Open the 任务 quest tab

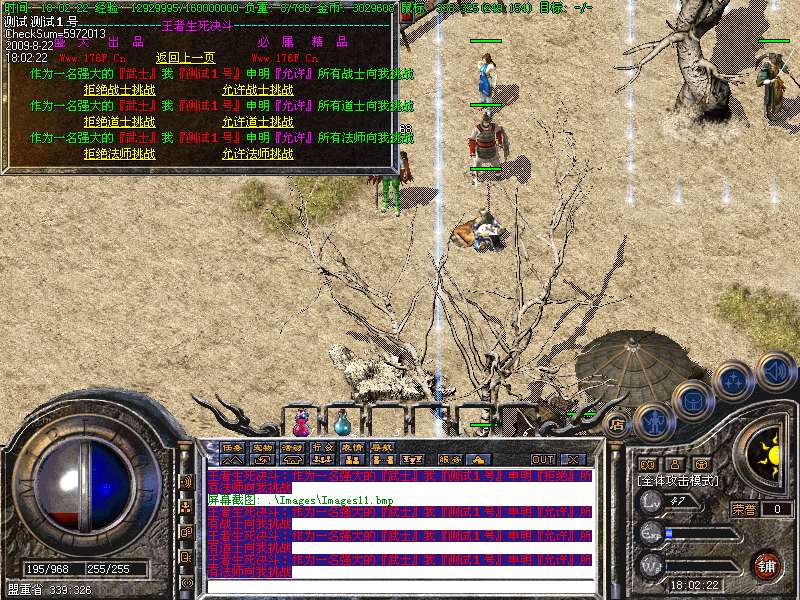click(232, 447)
